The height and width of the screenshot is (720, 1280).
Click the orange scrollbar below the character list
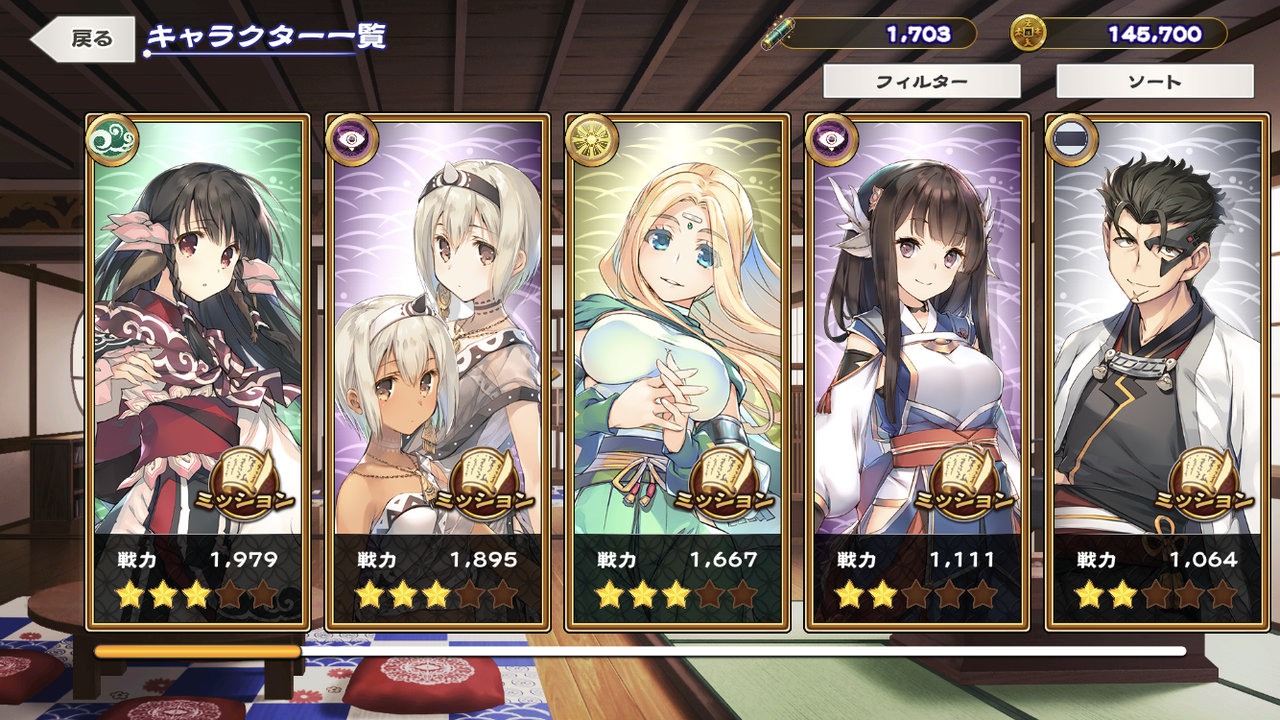(198, 651)
